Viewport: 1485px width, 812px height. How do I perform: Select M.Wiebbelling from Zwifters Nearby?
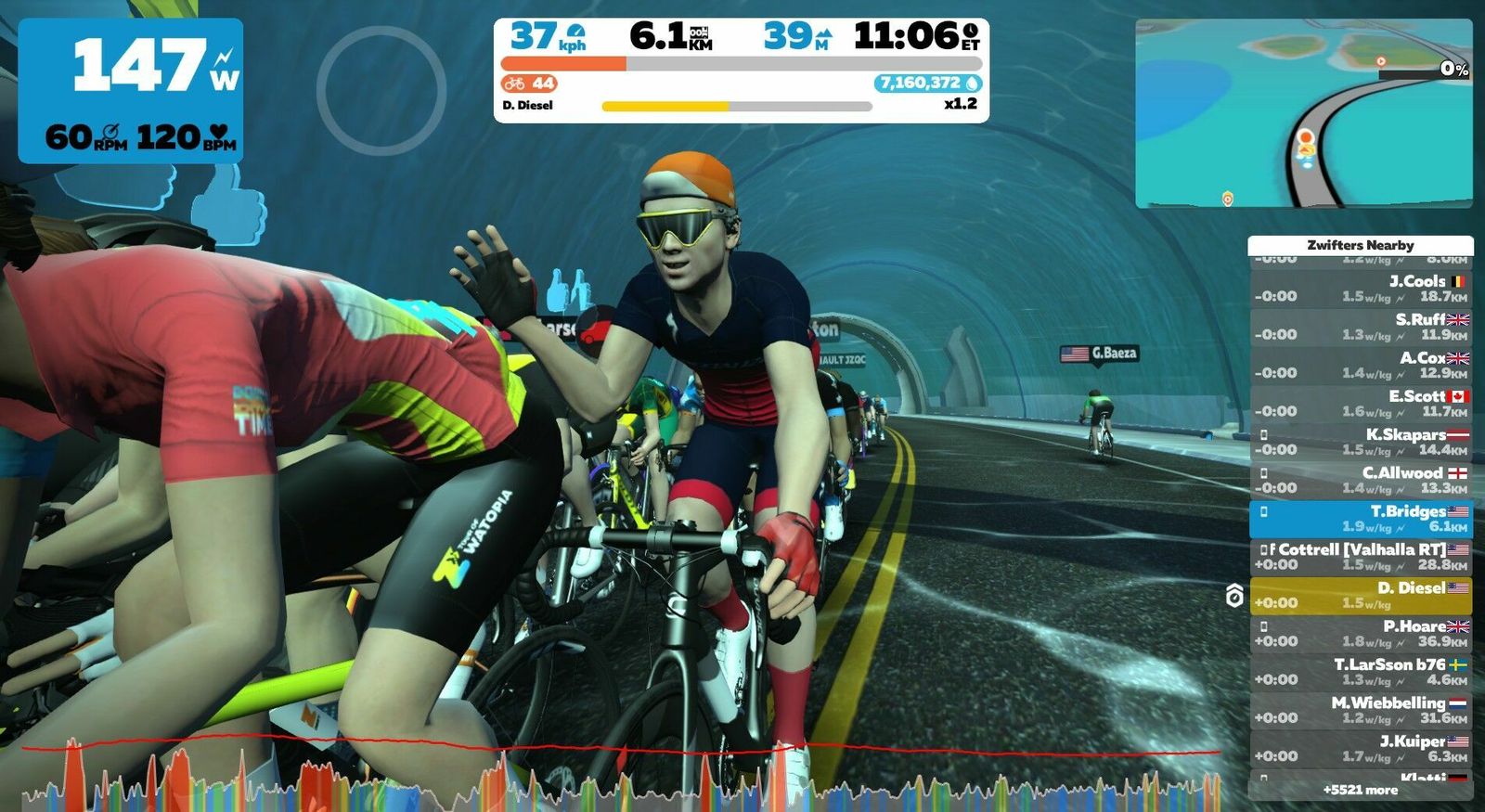pyautogui.click(x=1361, y=710)
